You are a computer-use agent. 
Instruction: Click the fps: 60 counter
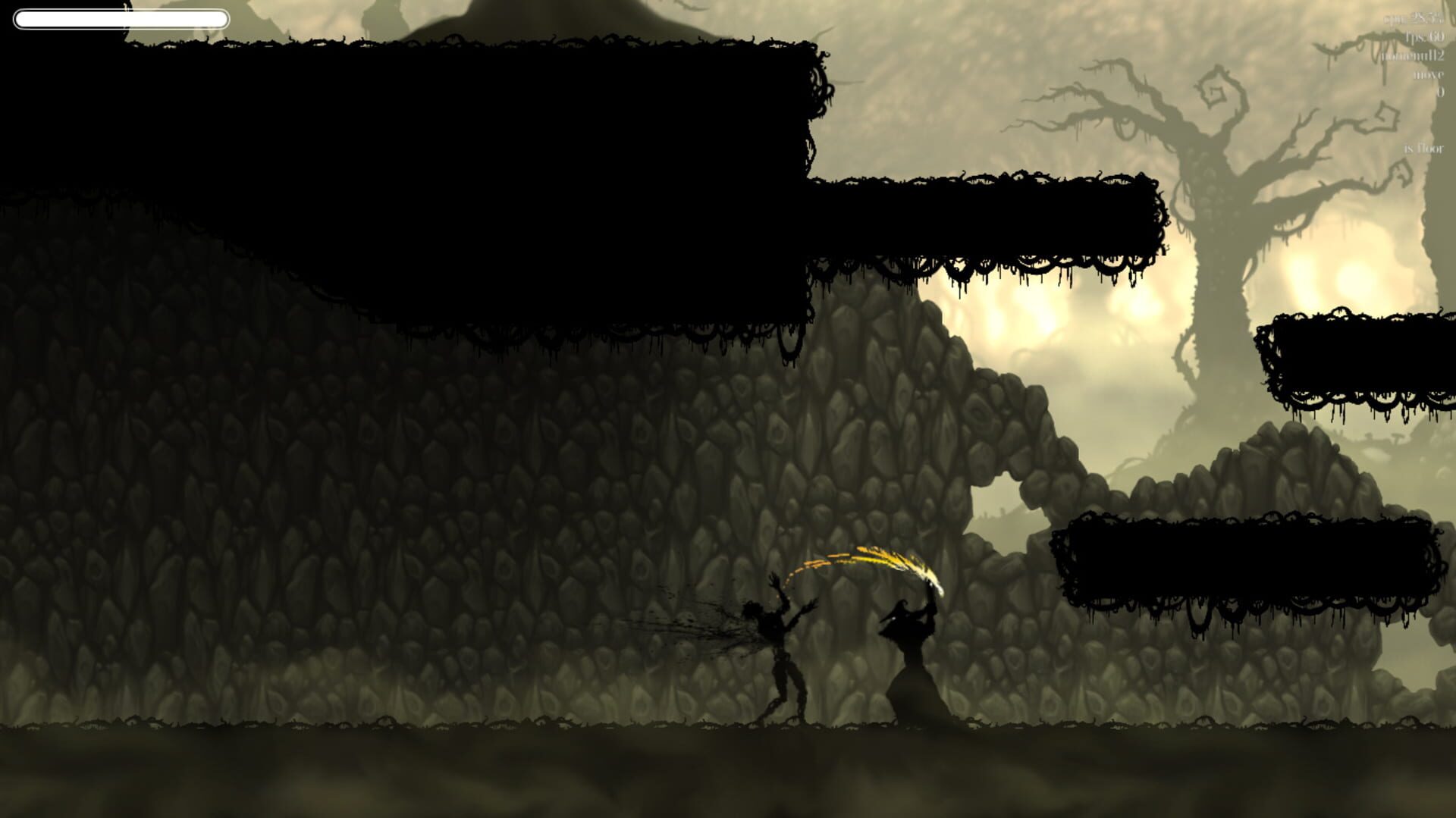[x=1426, y=38]
